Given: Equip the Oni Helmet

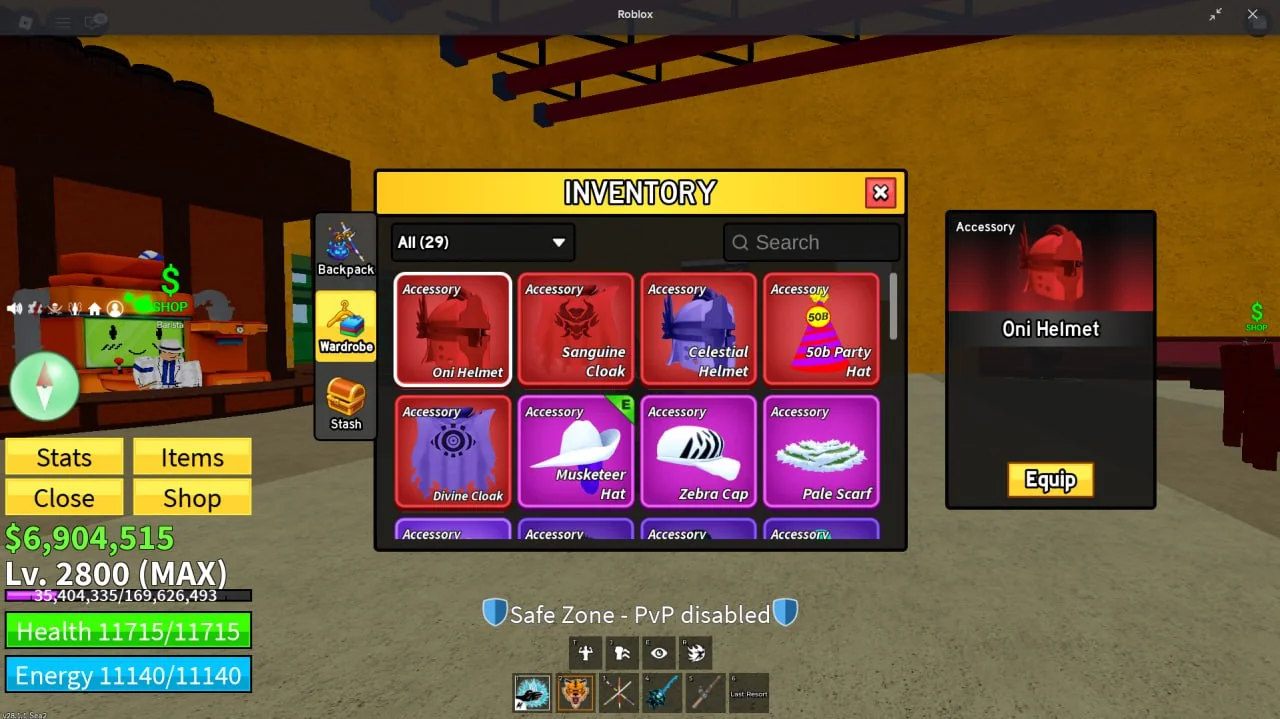Looking at the screenshot, I should tap(1050, 480).
